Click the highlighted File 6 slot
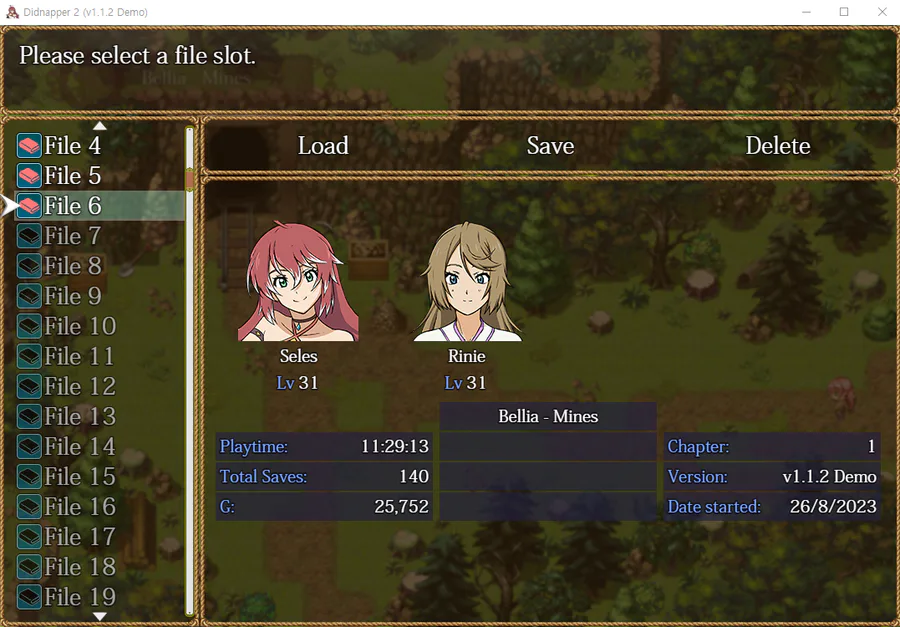 click(72, 206)
